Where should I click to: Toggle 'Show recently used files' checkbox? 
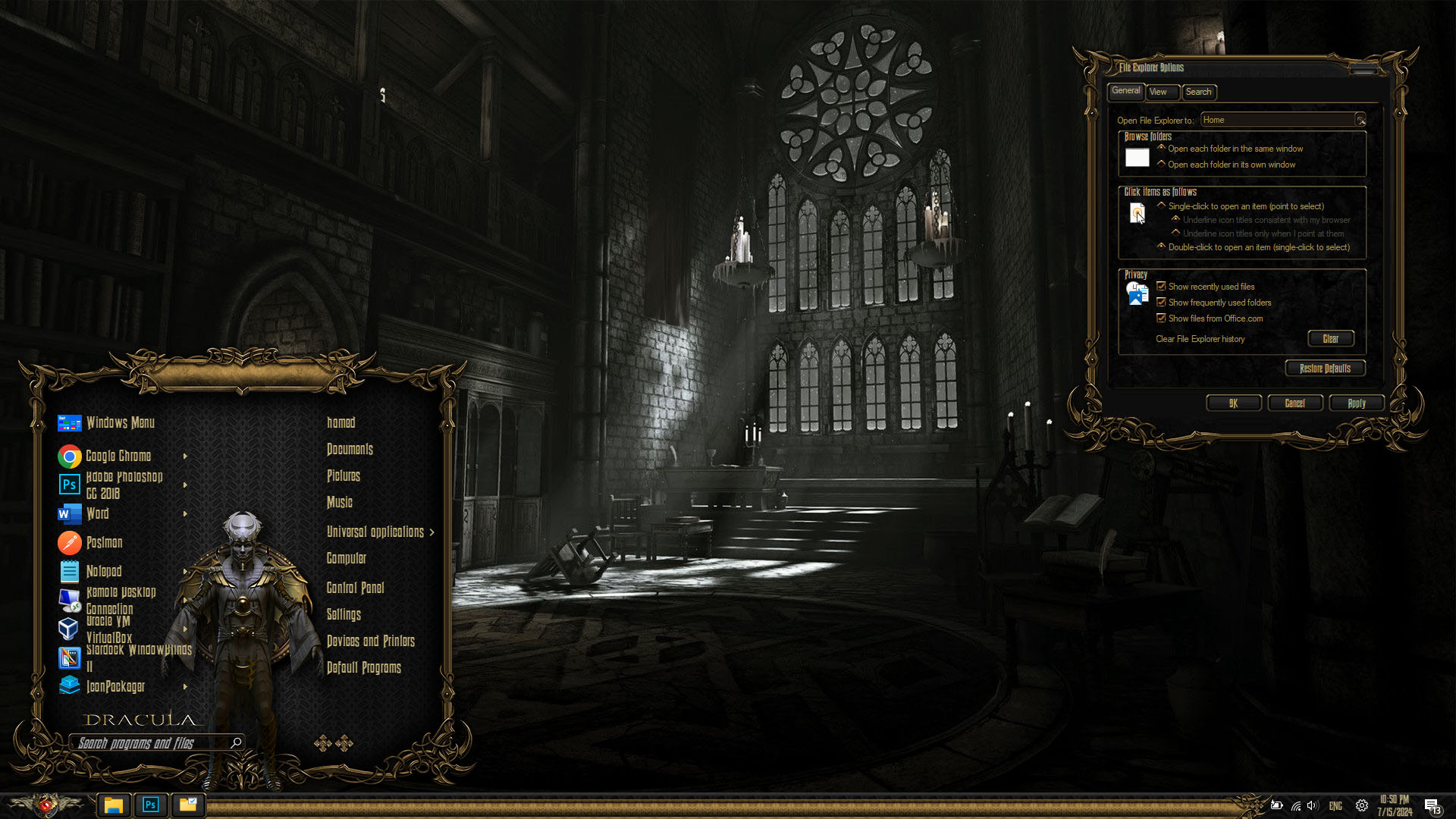point(1161,286)
